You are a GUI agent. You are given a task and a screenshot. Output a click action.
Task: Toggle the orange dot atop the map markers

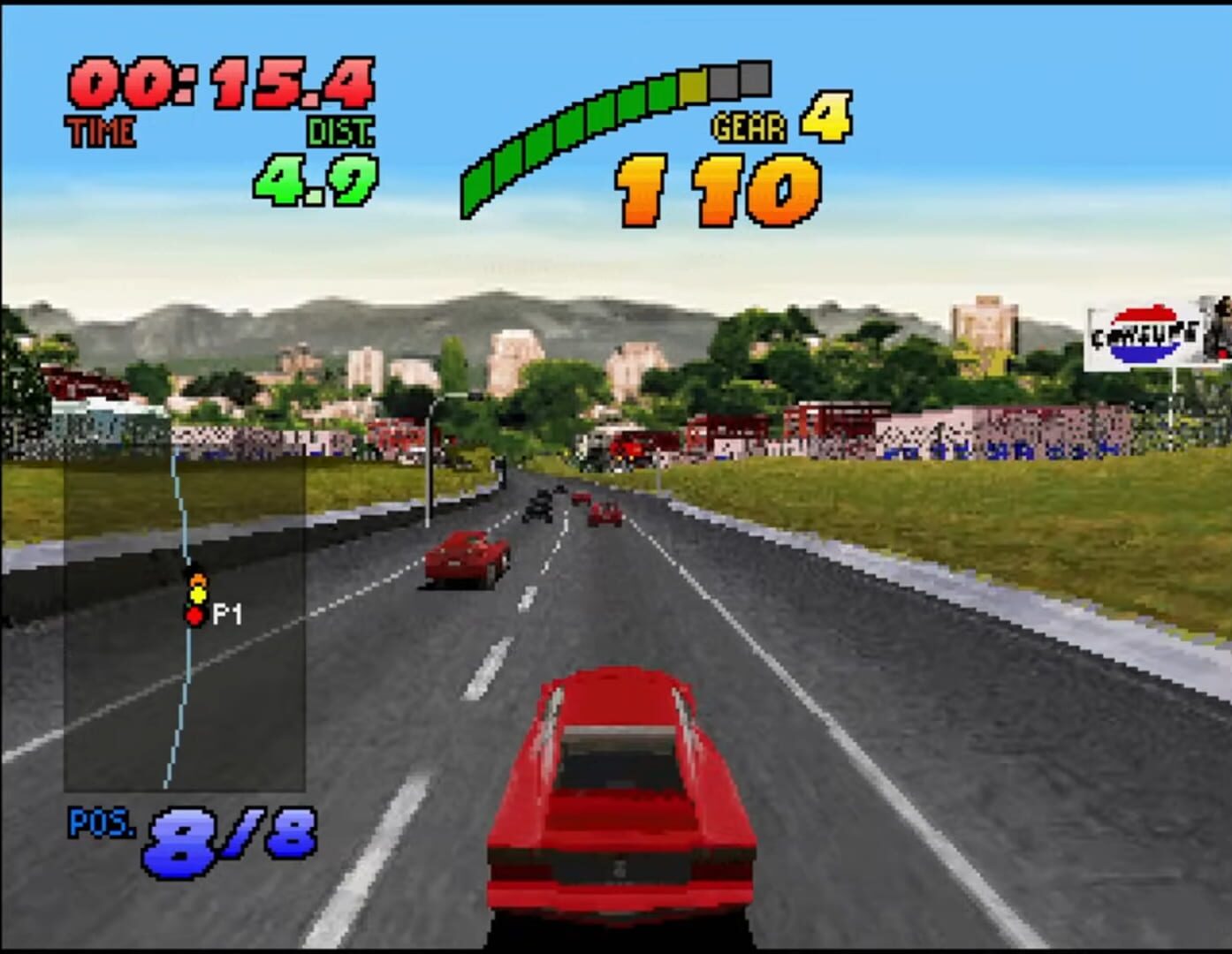point(196,579)
